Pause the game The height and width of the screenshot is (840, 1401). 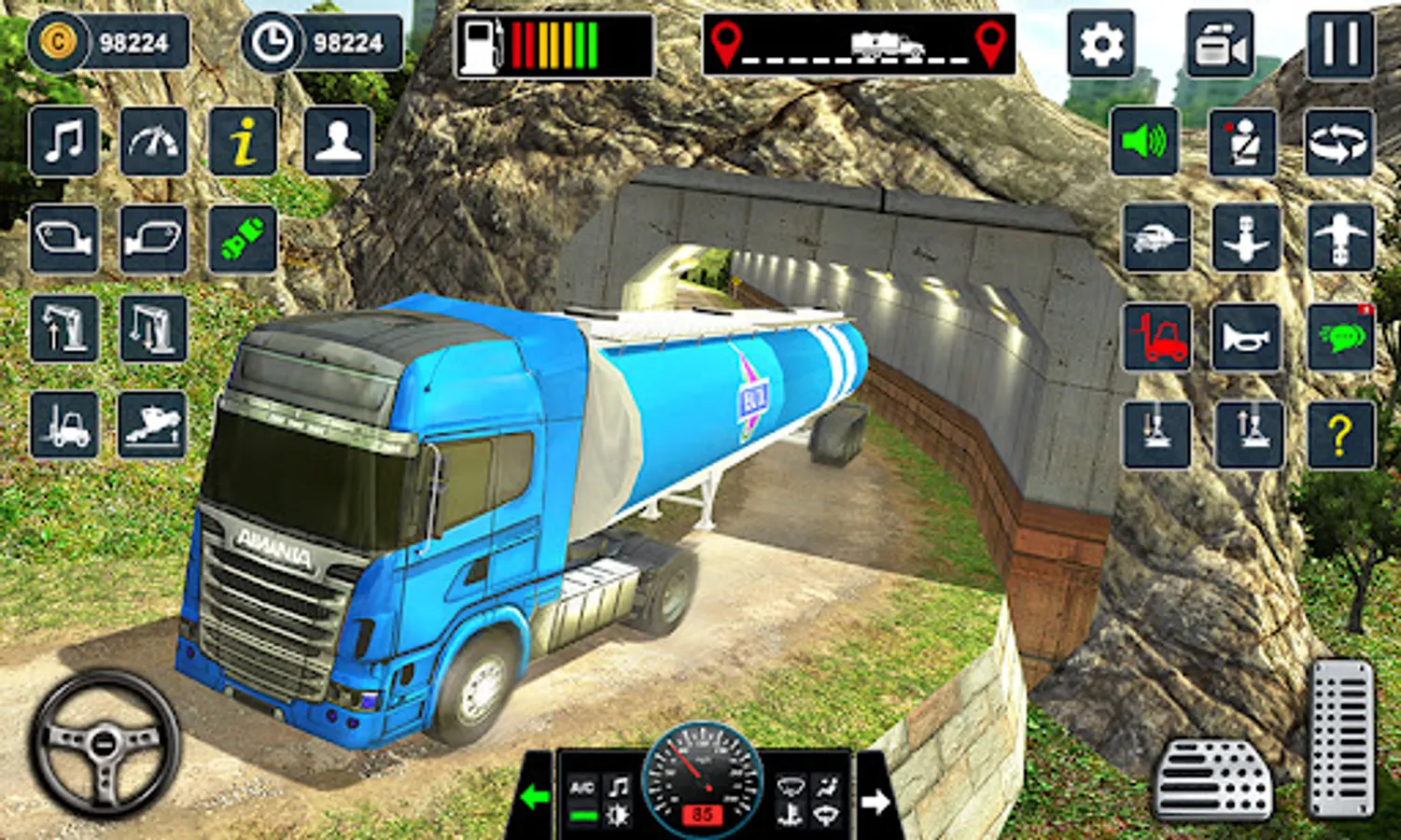tap(1340, 44)
